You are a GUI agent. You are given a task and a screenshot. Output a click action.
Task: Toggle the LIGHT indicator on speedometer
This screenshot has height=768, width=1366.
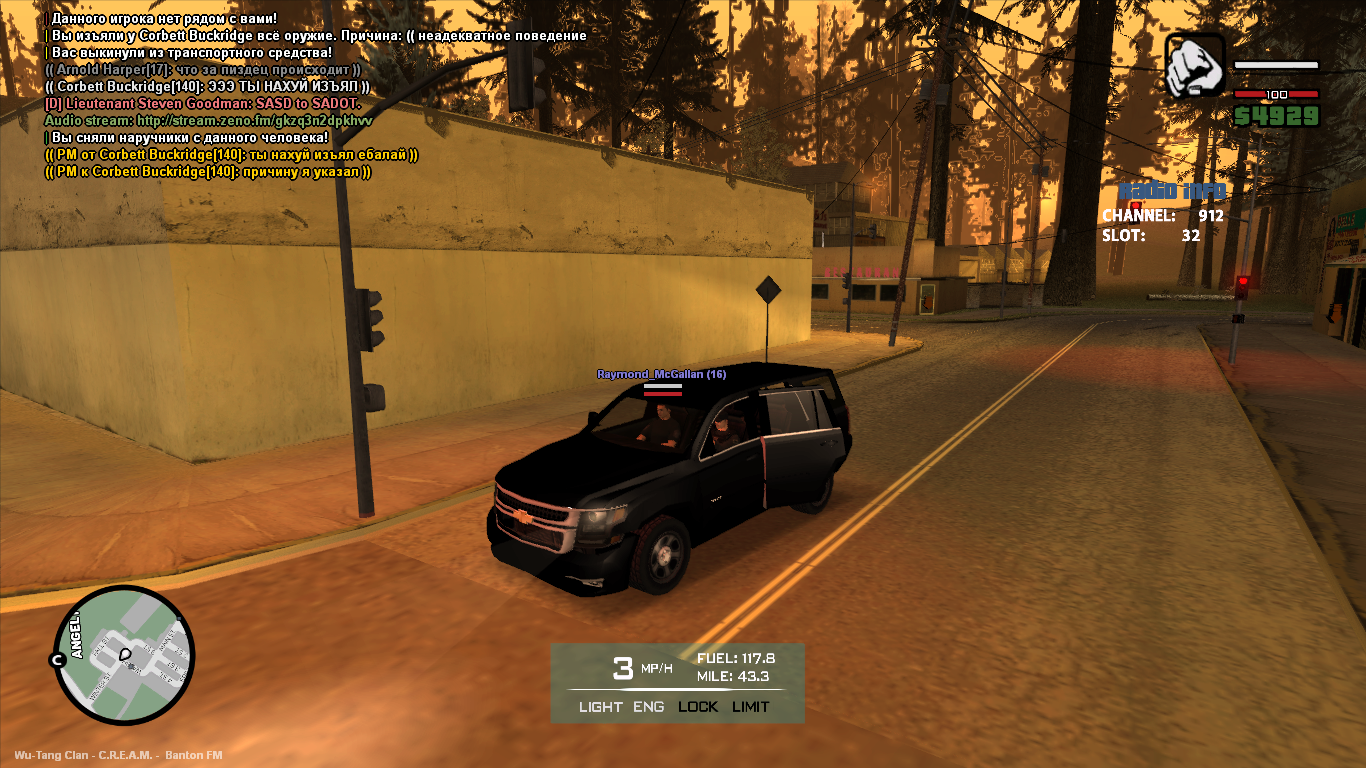pos(600,707)
